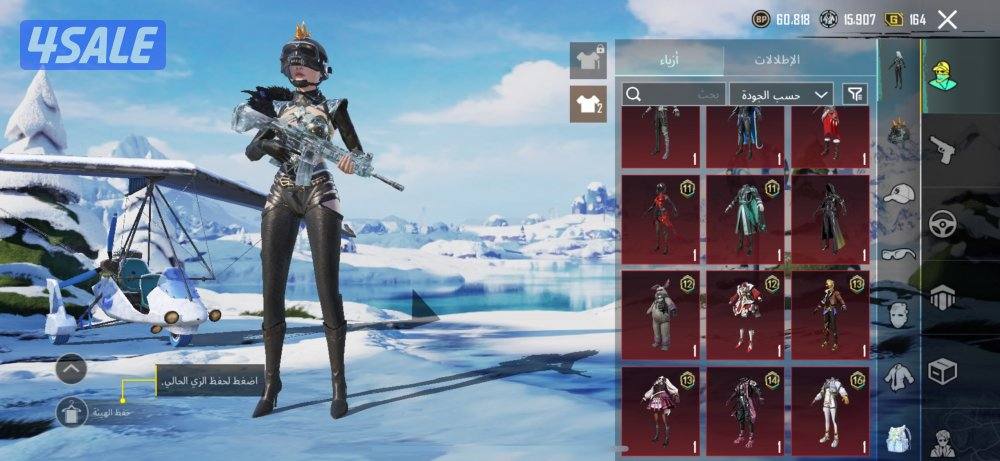Open the face mask category
The width and height of the screenshot is (1000, 461).
click(898, 314)
